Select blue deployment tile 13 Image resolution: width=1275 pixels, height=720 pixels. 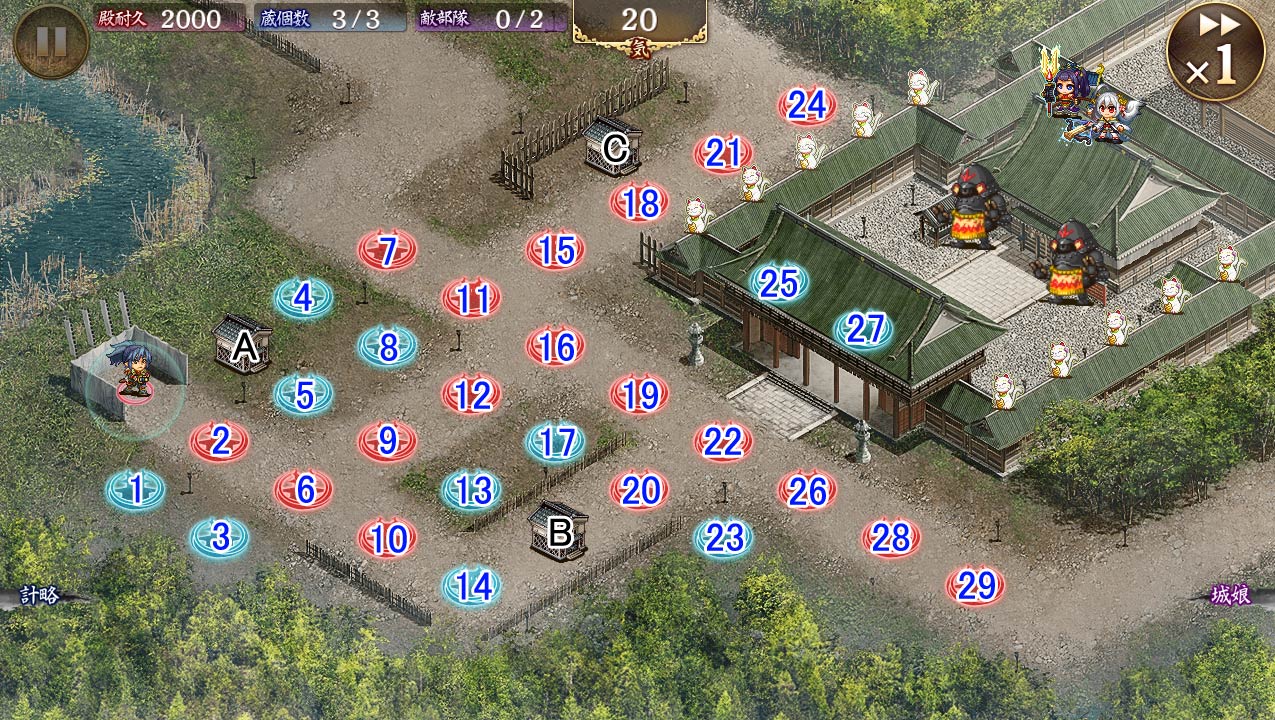[472, 490]
